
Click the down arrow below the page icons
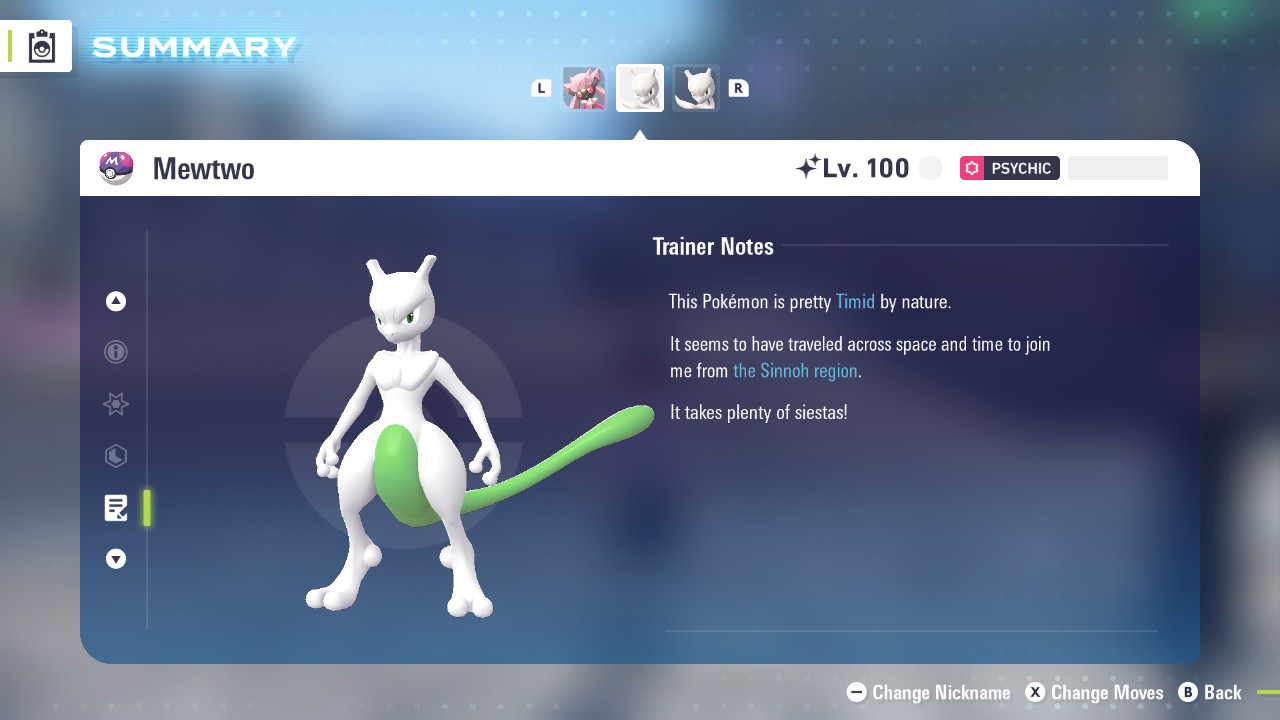[116, 559]
